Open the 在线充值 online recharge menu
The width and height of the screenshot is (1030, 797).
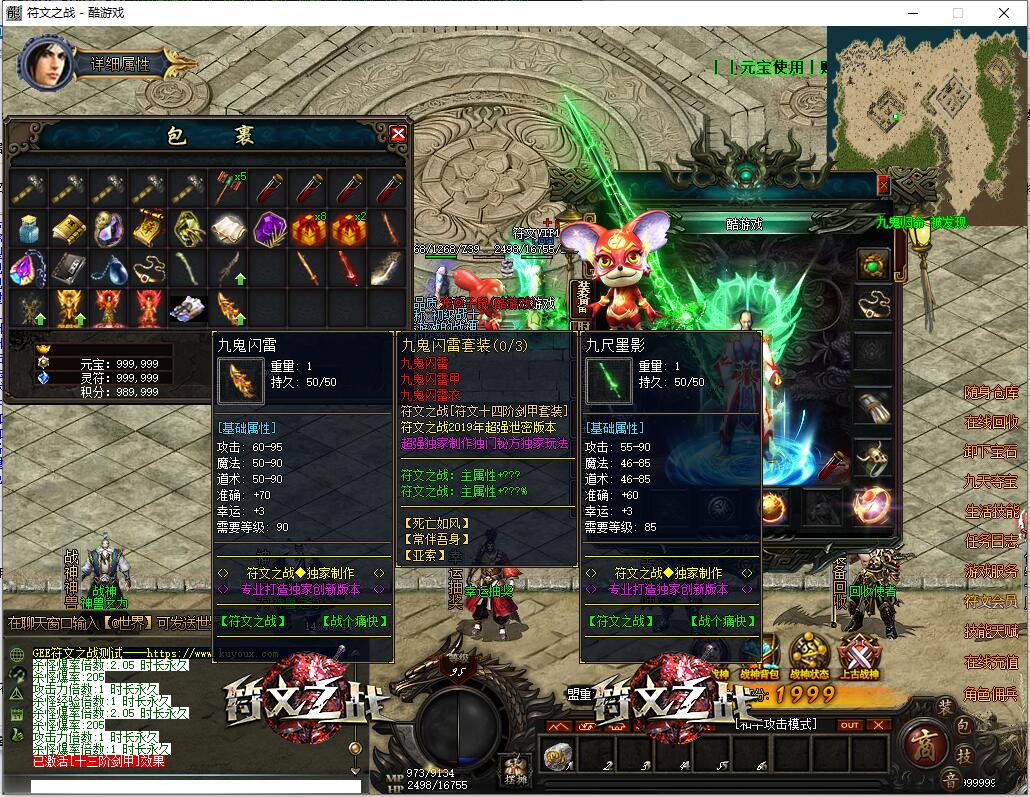pos(990,662)
